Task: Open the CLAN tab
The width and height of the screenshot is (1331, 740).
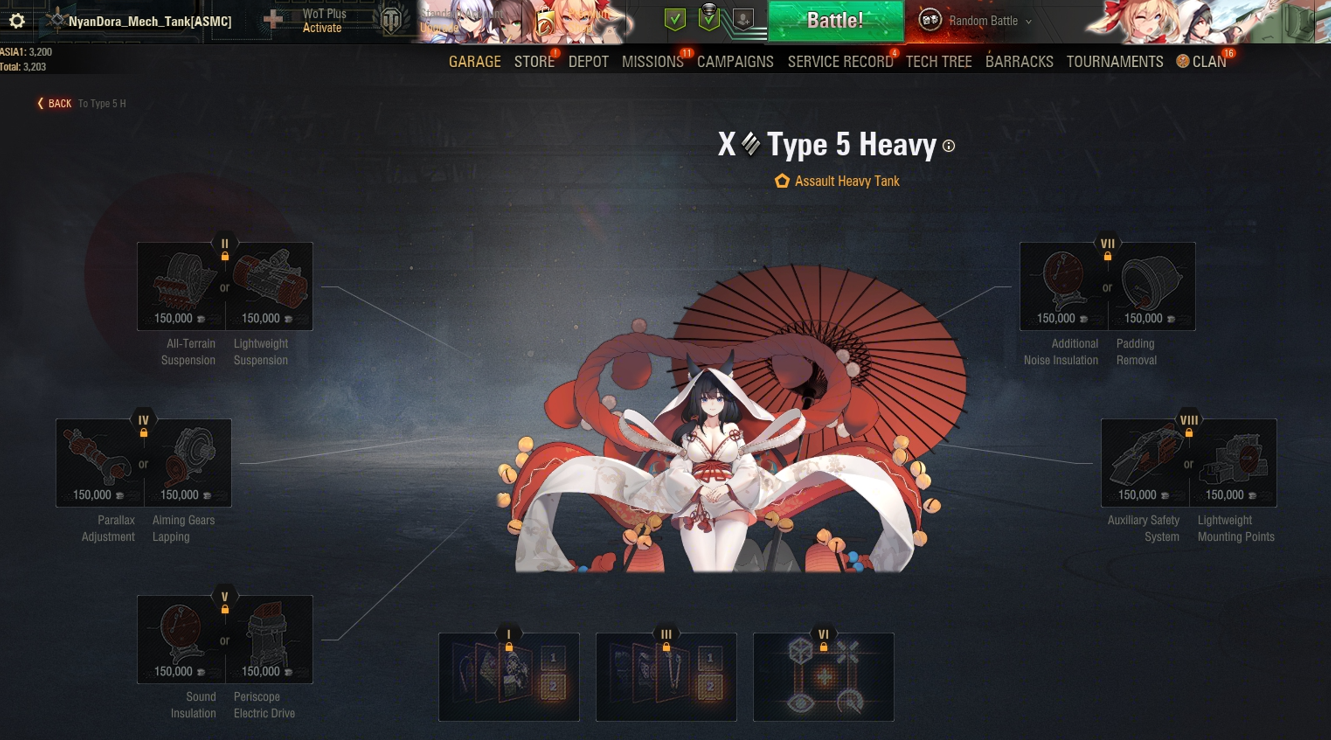Action: [1202, 62]
